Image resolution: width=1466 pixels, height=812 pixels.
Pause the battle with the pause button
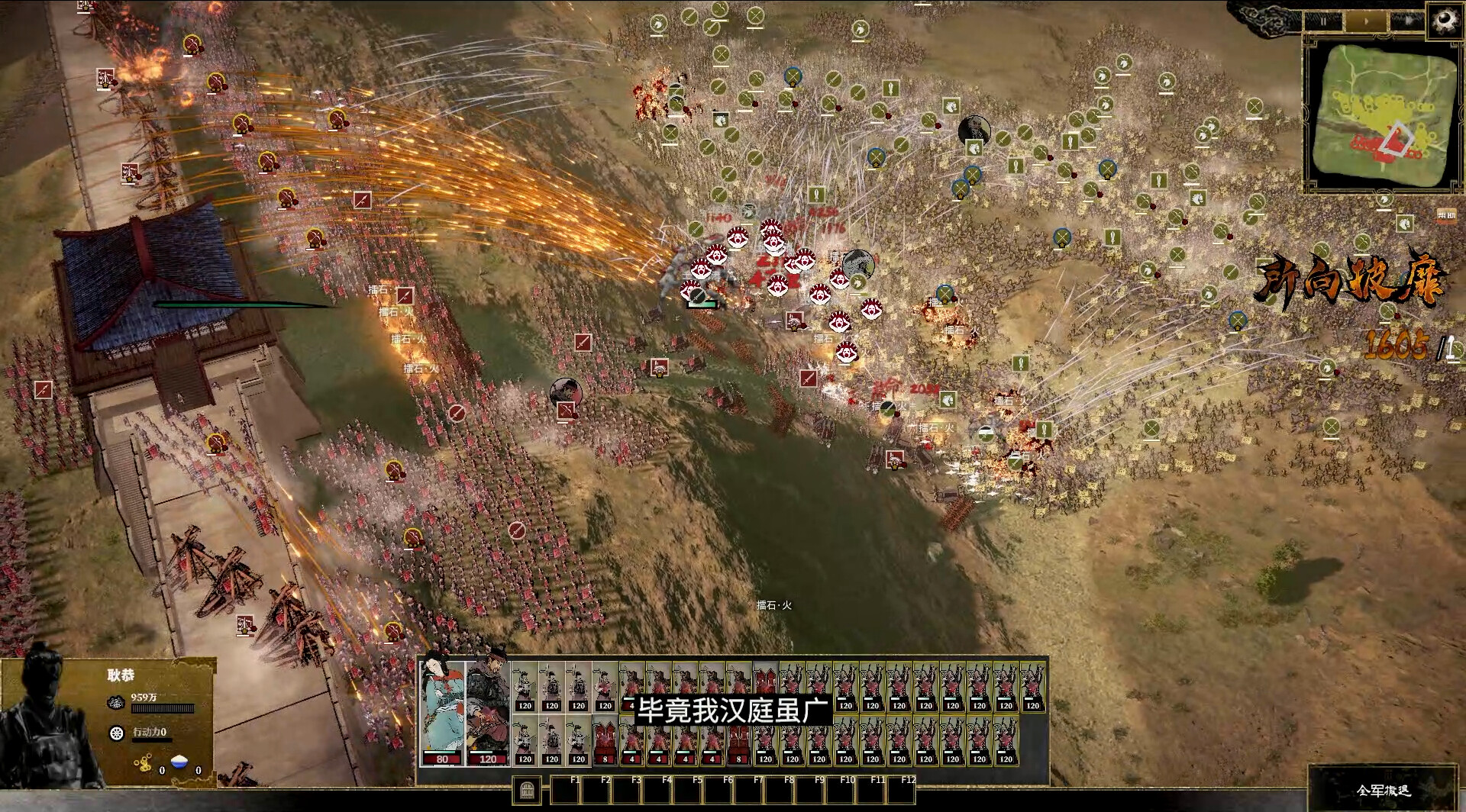click(x=1324, y=21)
